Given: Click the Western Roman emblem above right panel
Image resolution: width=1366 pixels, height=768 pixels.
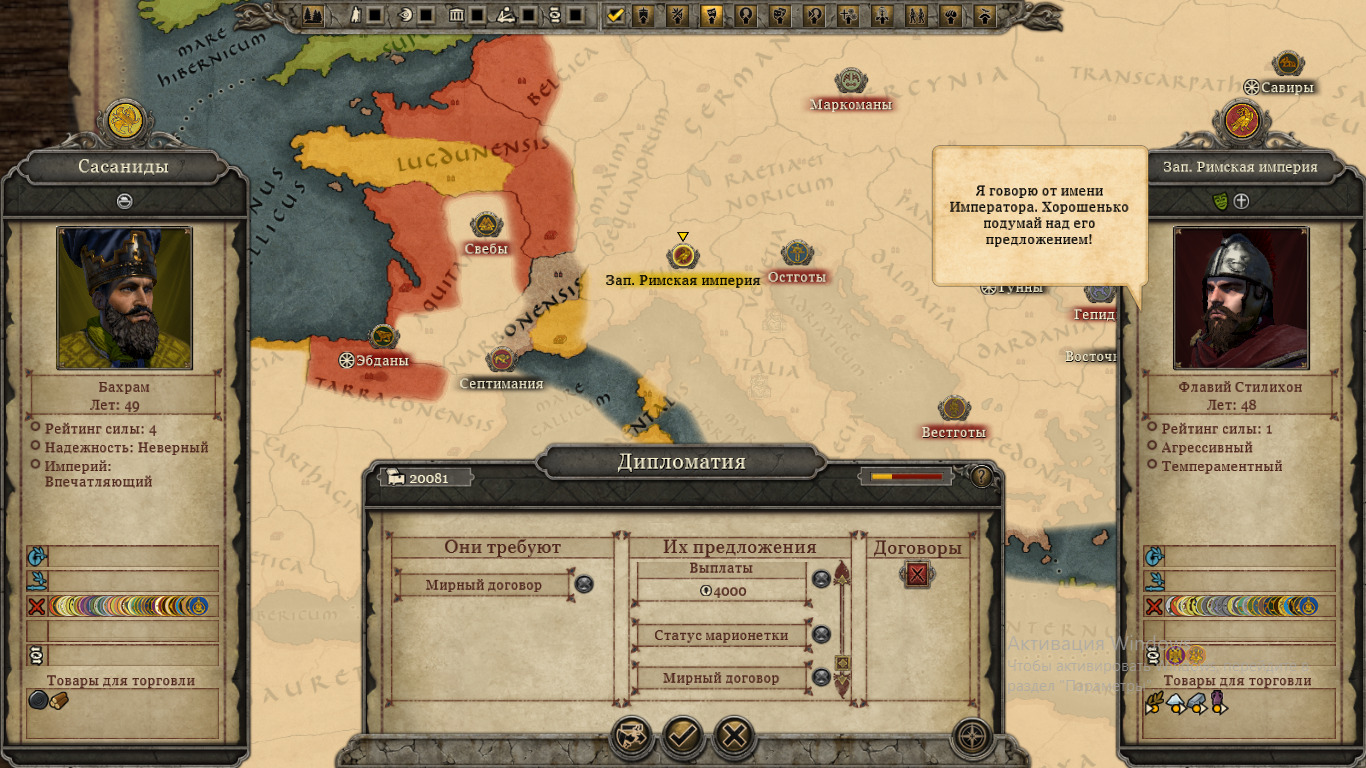Looking at the screenshot, I should pyautogui.click(x=1242, y=122).
